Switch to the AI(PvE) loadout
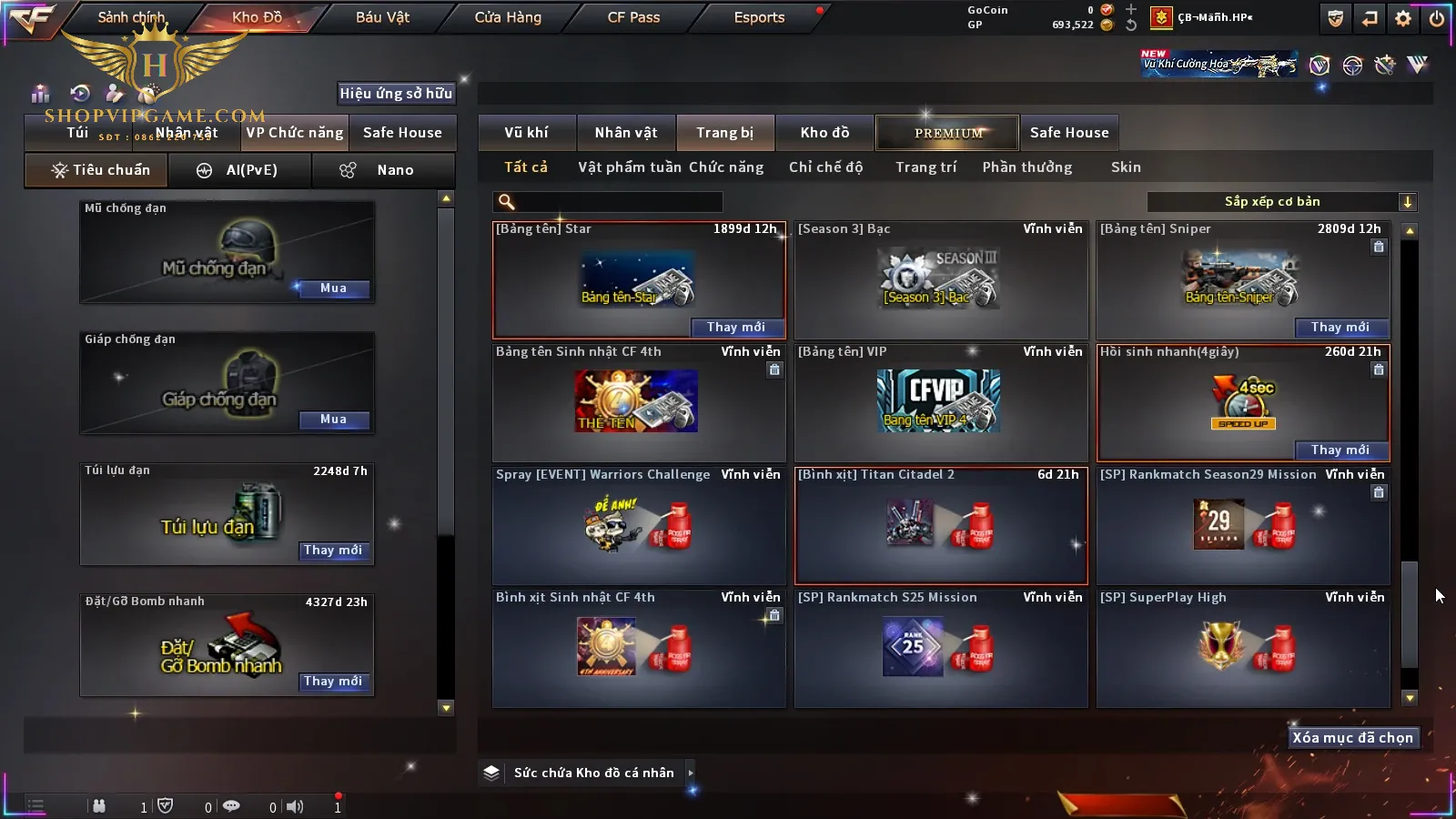 [240, 170]
